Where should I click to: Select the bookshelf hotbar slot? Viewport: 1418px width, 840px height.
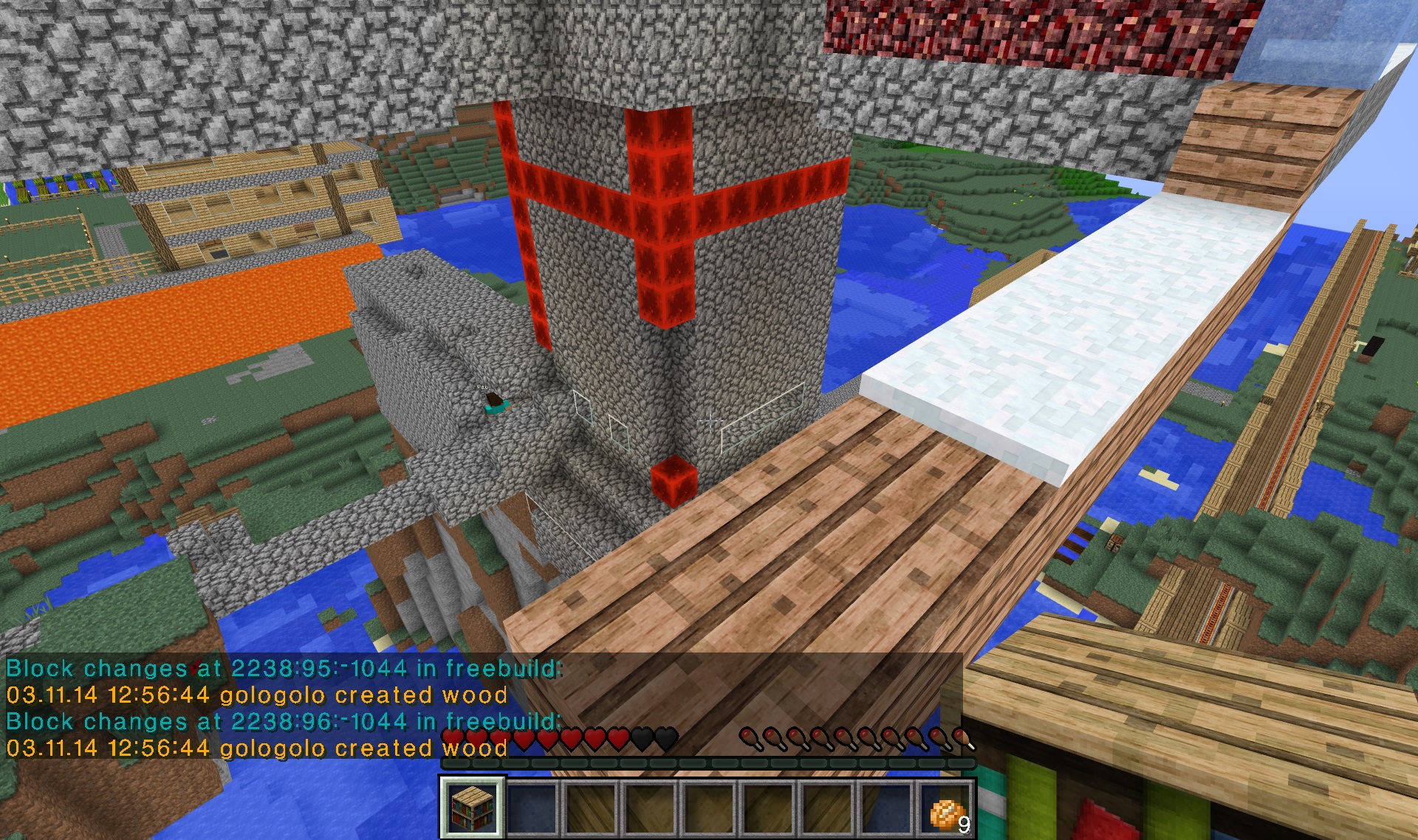tap(473, 808)
